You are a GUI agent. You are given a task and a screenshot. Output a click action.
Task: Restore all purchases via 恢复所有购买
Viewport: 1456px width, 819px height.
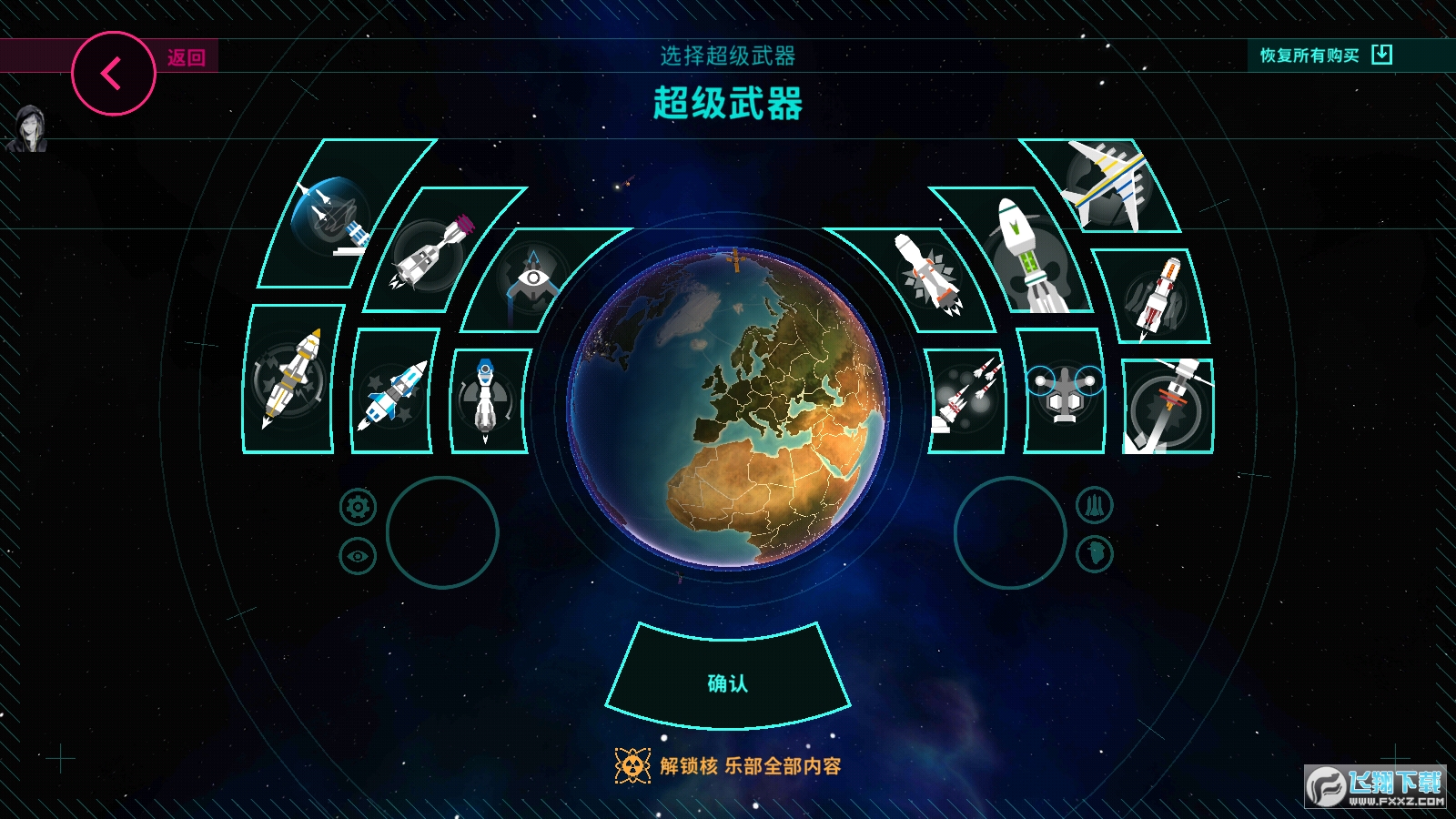[1325, 56]
